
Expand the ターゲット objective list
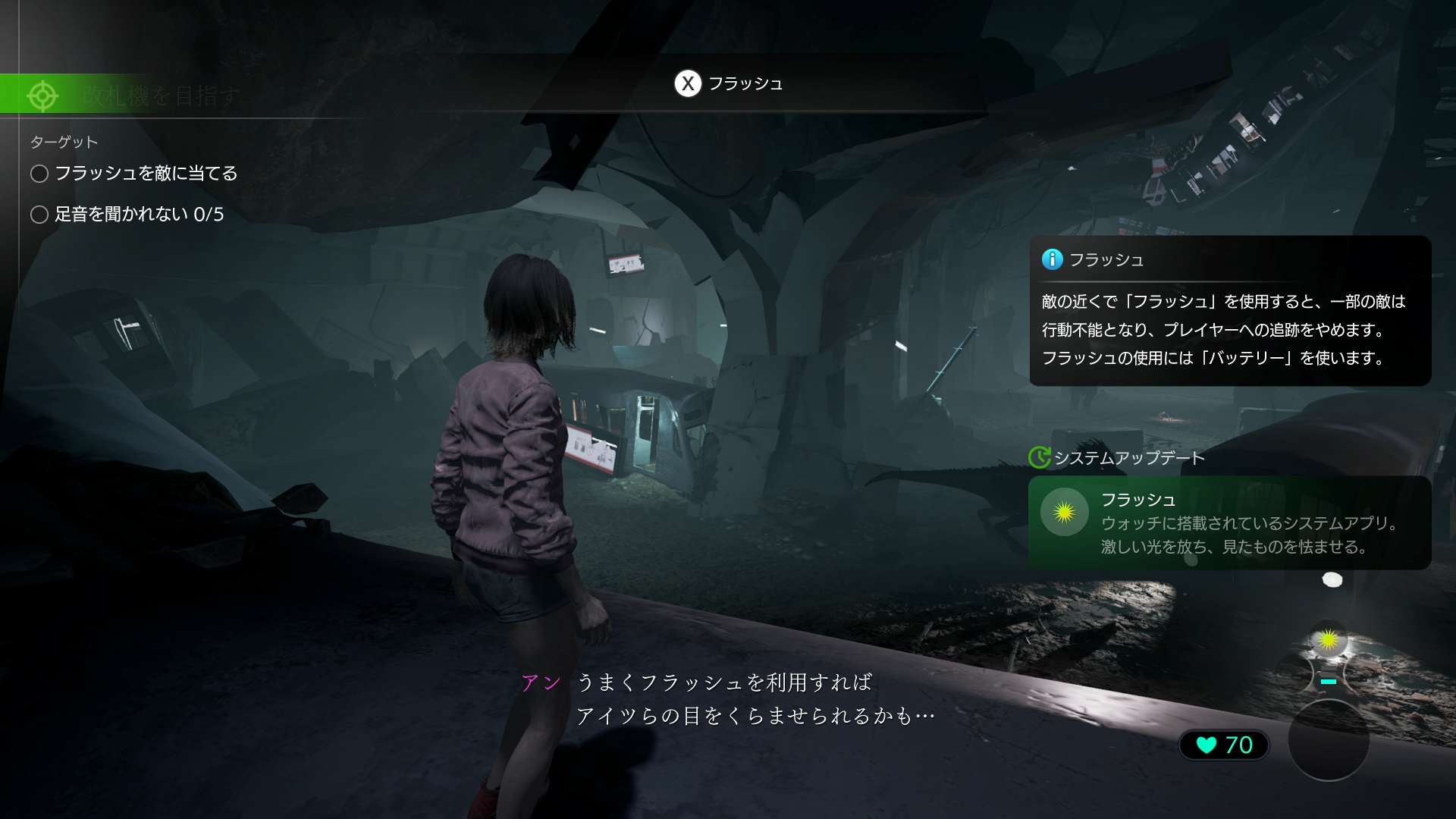63,141
